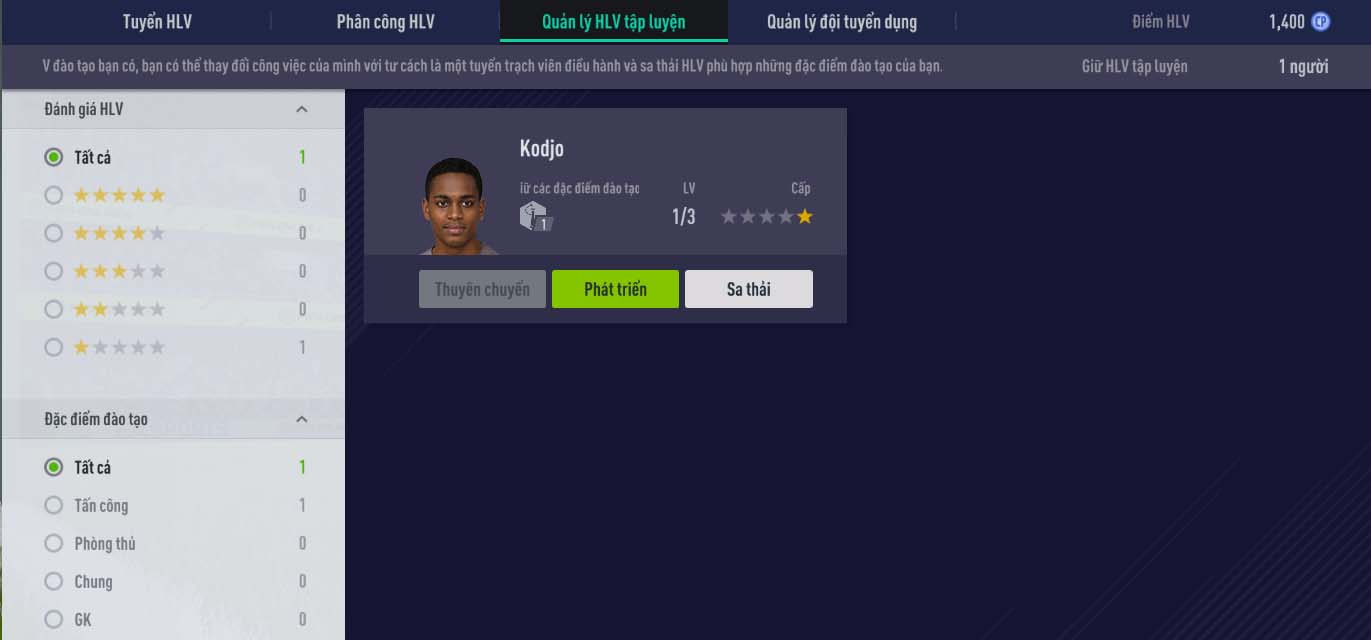The image size is (1371, 640).
Task: Filter by Chung training trait
Action: 54,581
